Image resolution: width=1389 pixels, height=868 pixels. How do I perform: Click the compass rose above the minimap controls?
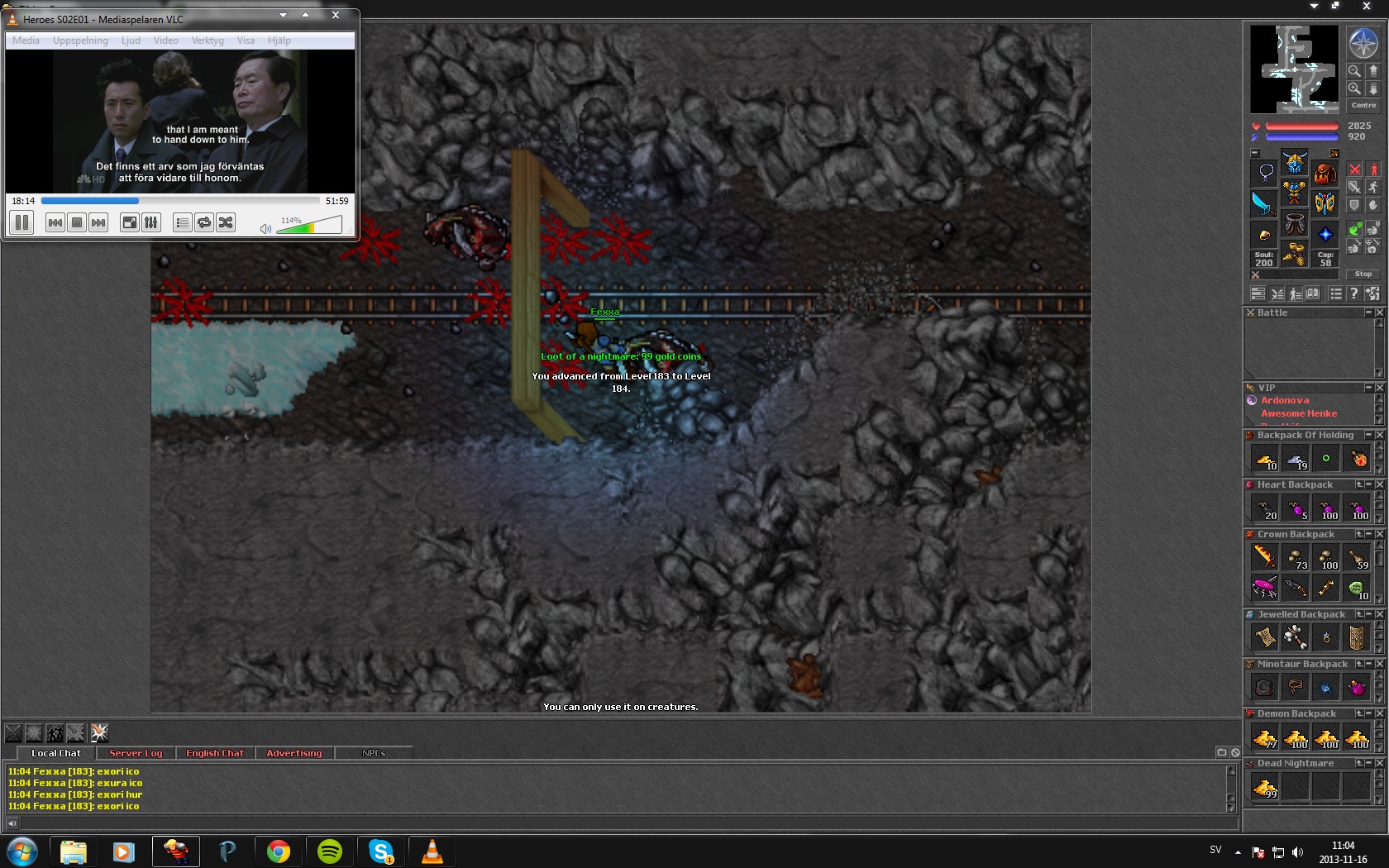point(1363,43)
